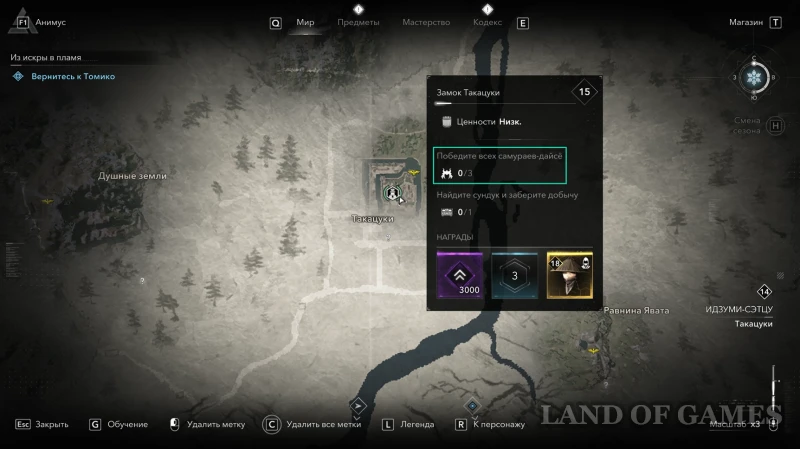Open the Магазин store
The height and width of the screenshot is (449, 800).
point(744,22)
